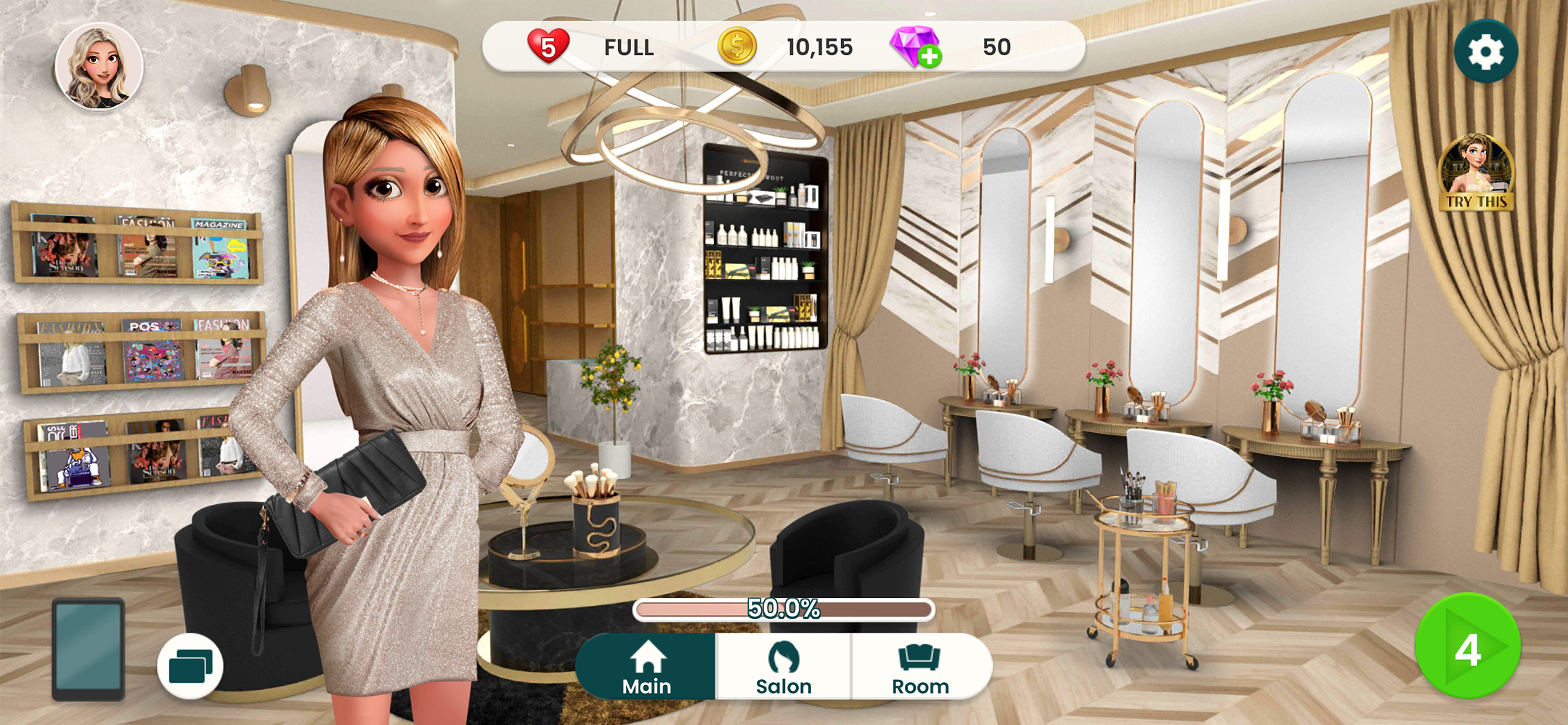1568x725 pixels.
Task: Open the player avatar profile
Action: pyautogui.click(x=99, y=67)
